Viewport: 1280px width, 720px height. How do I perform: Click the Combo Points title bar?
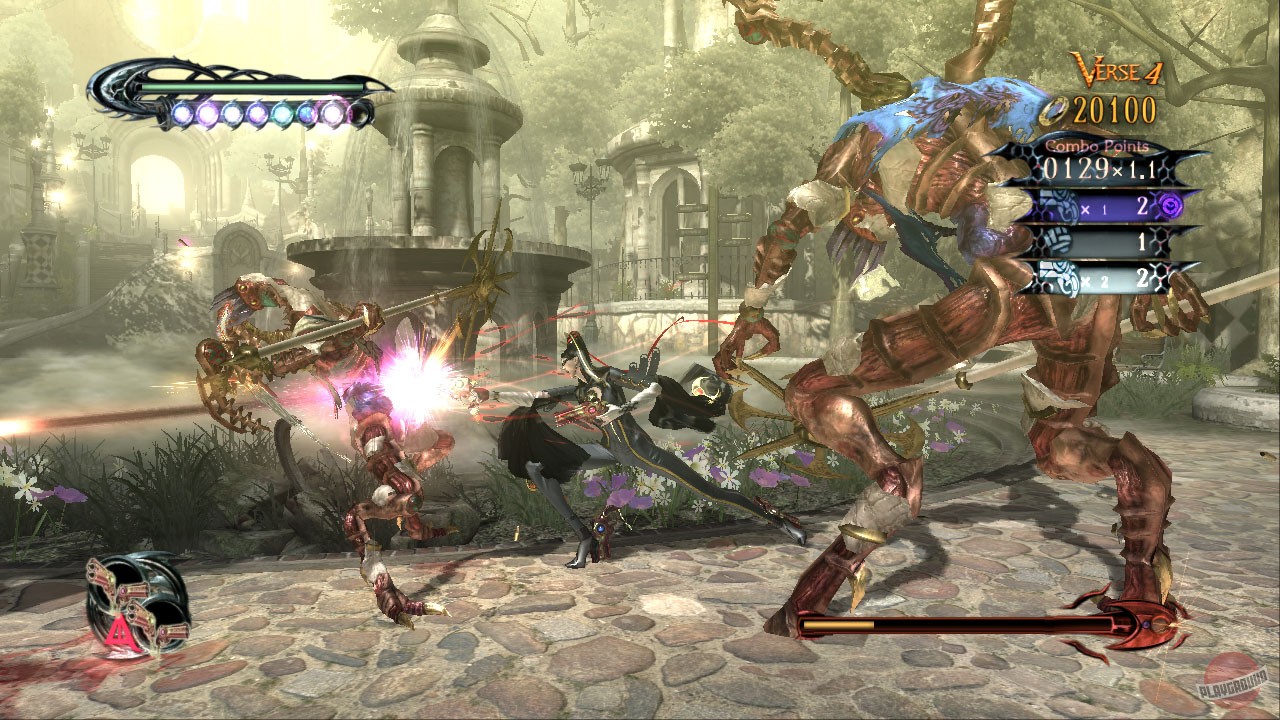coord(1095,146)
